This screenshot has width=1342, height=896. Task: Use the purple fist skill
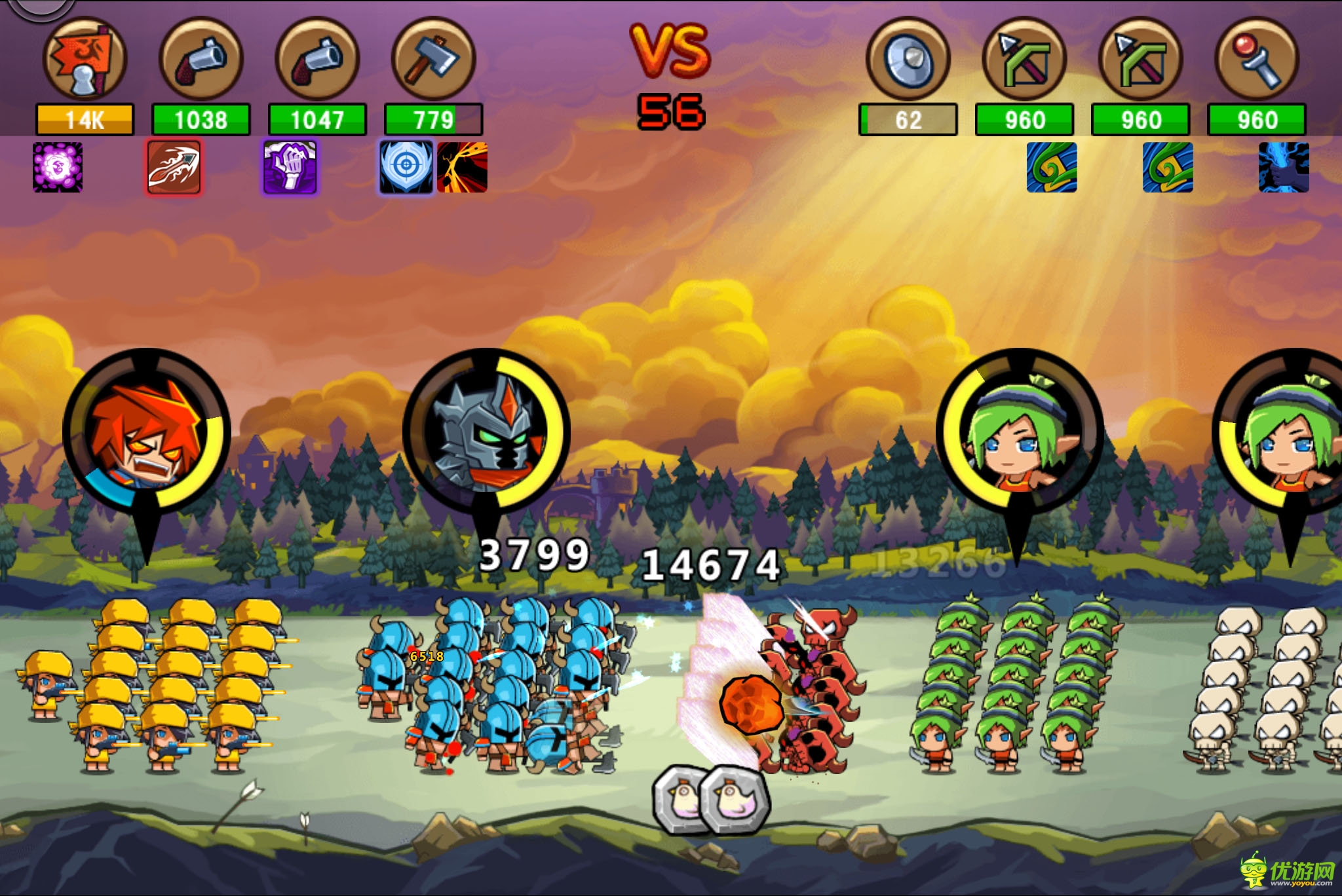[290, 168]
